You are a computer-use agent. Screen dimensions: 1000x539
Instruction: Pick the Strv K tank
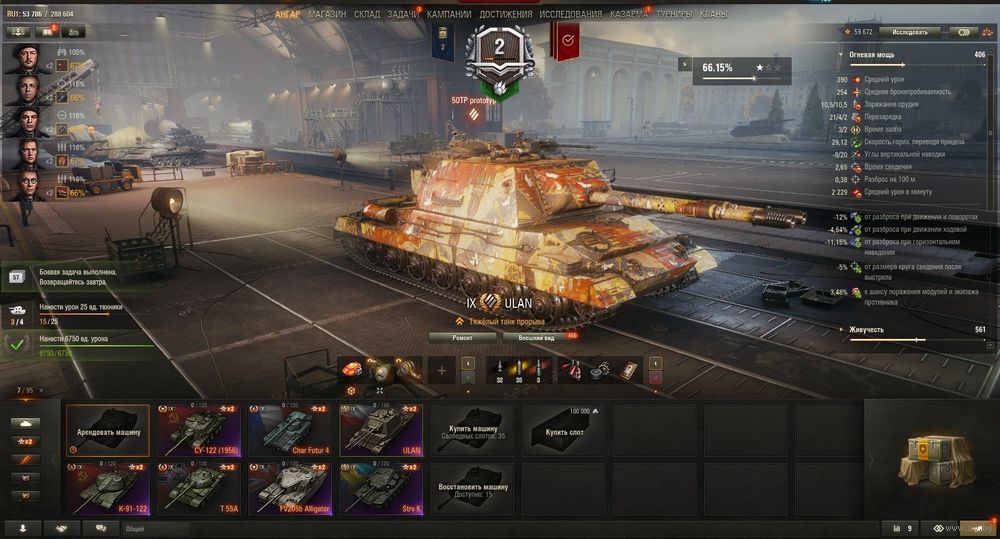coord(380,488)
